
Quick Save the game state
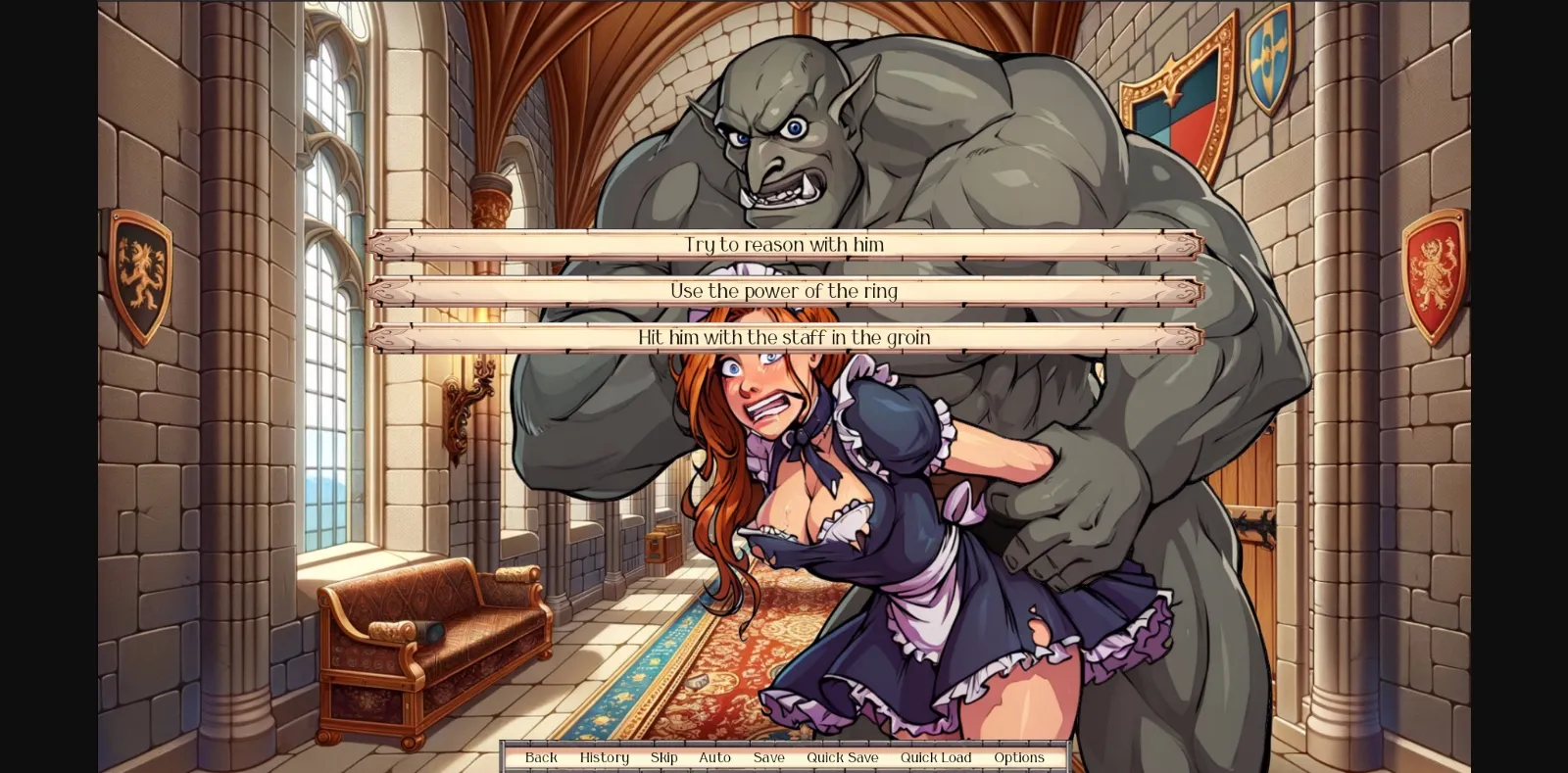842,756
